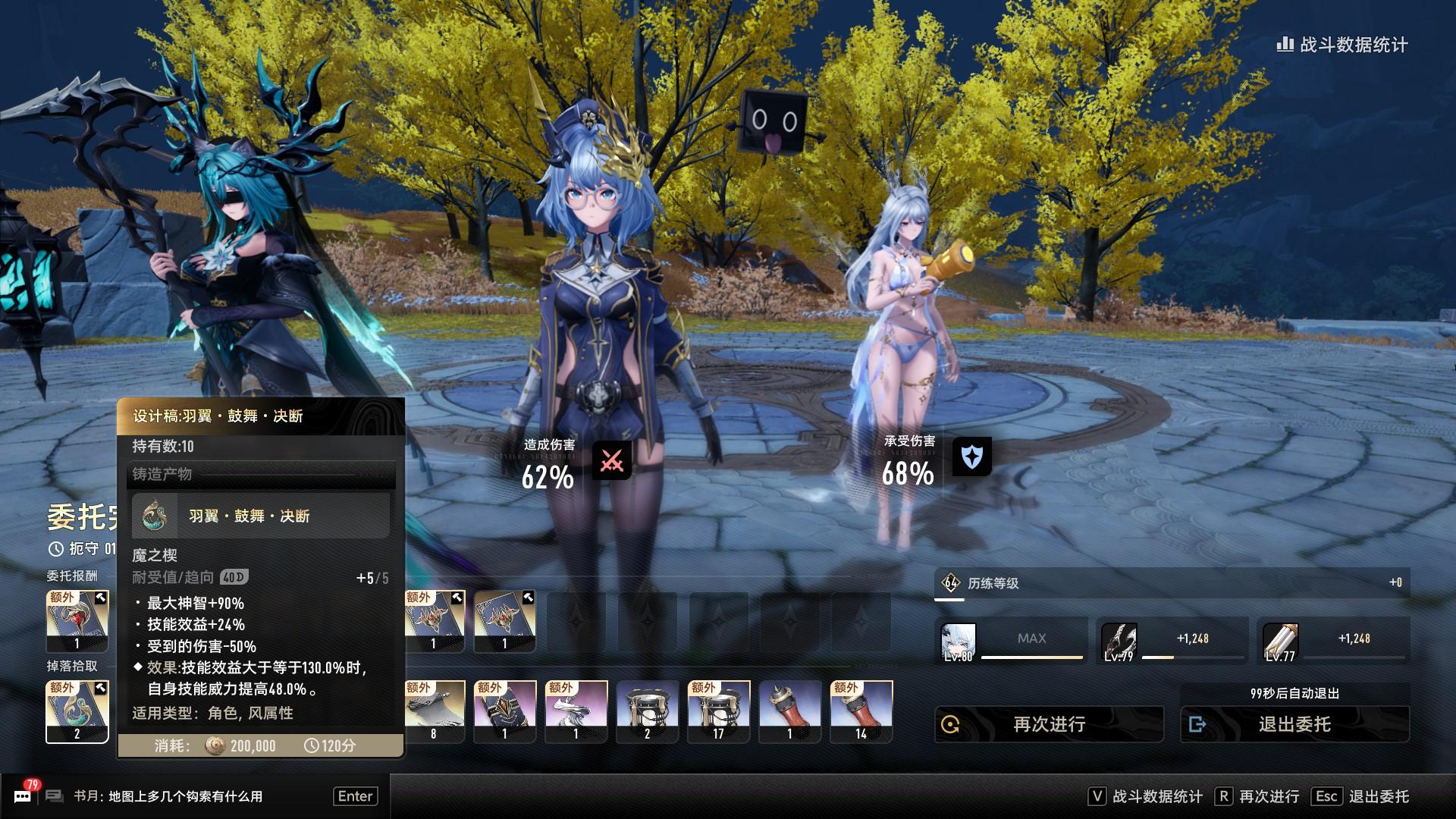Screen dimensions: 1456x819
Task: Select the silver feather drop item
Action: [576, 711]
